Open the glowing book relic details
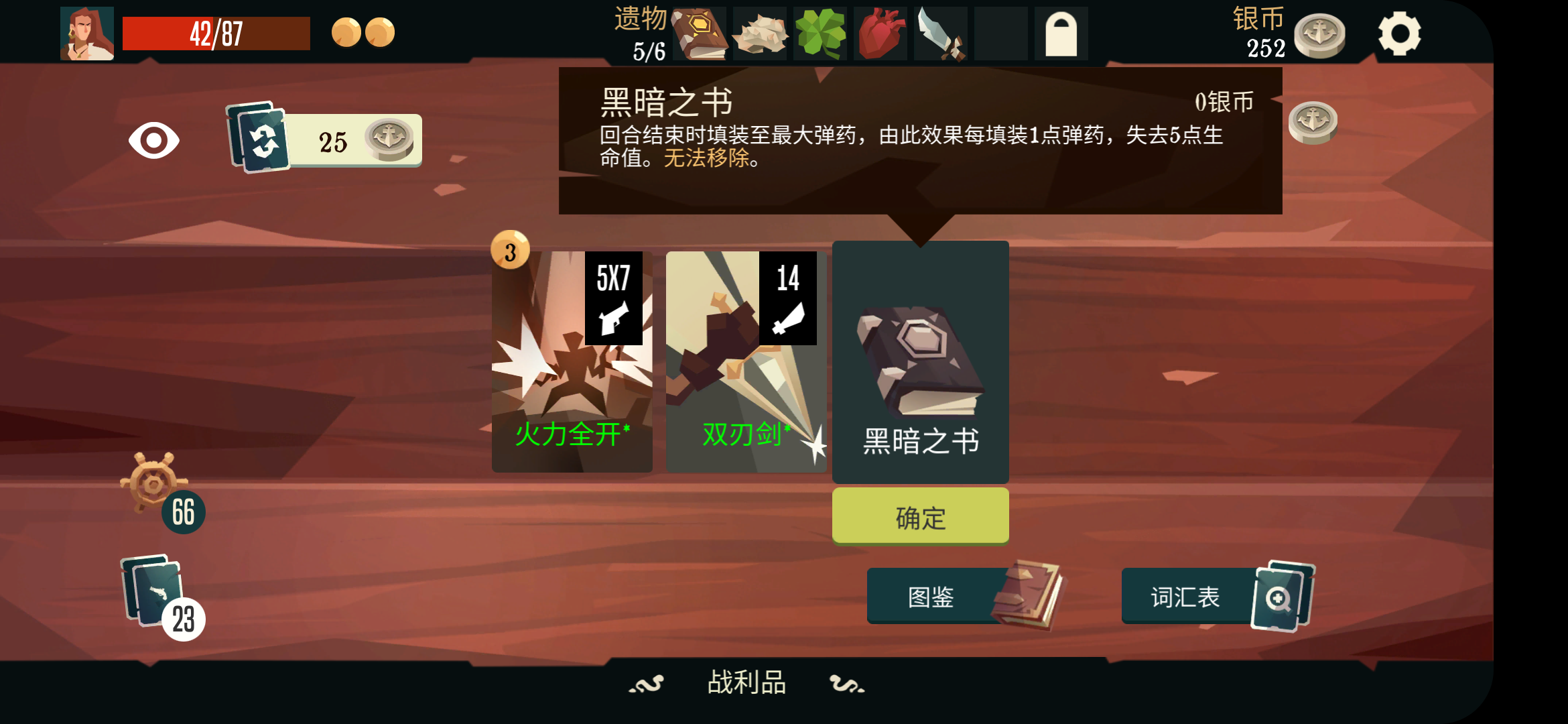Screen dimensions: 1568x724 700,34
